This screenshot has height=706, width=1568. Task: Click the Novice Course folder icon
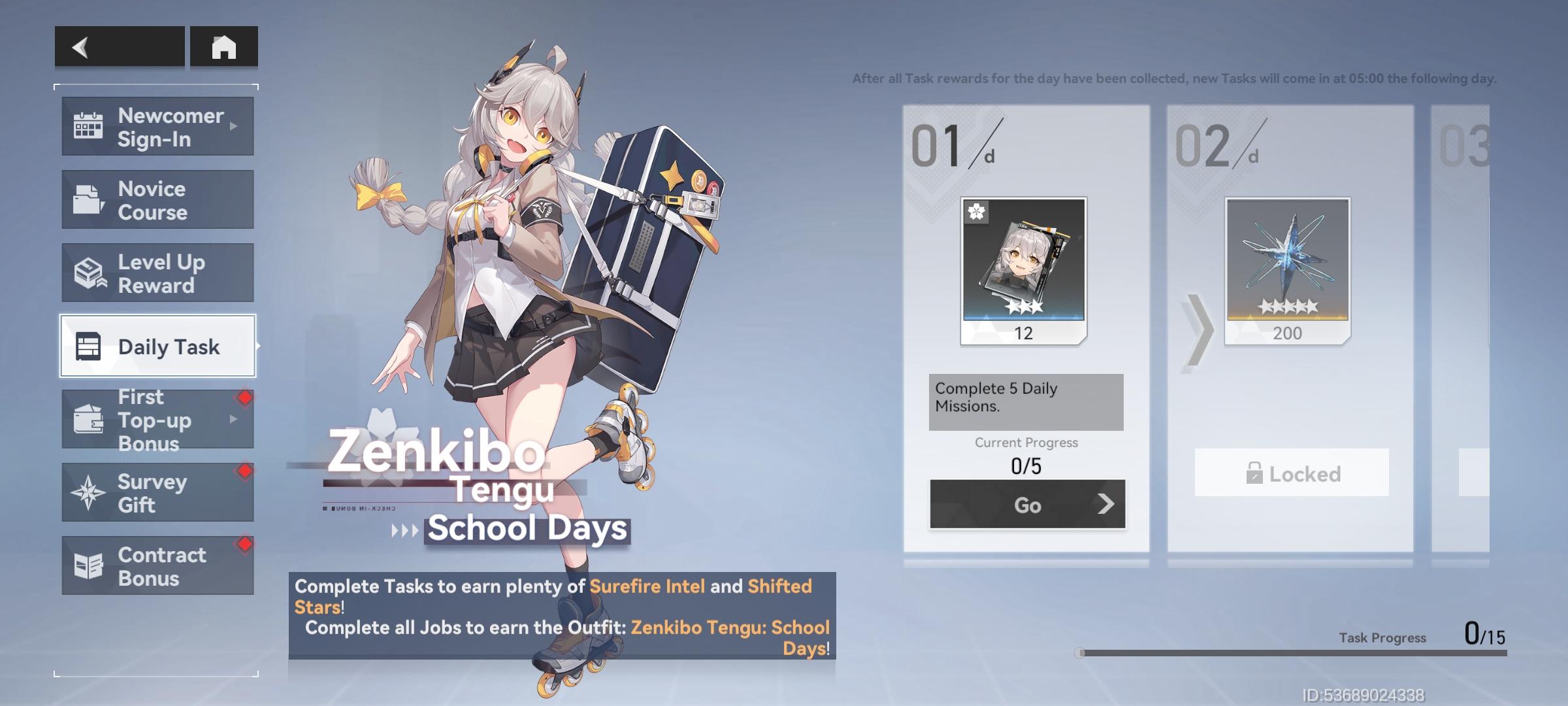point(90,199)
